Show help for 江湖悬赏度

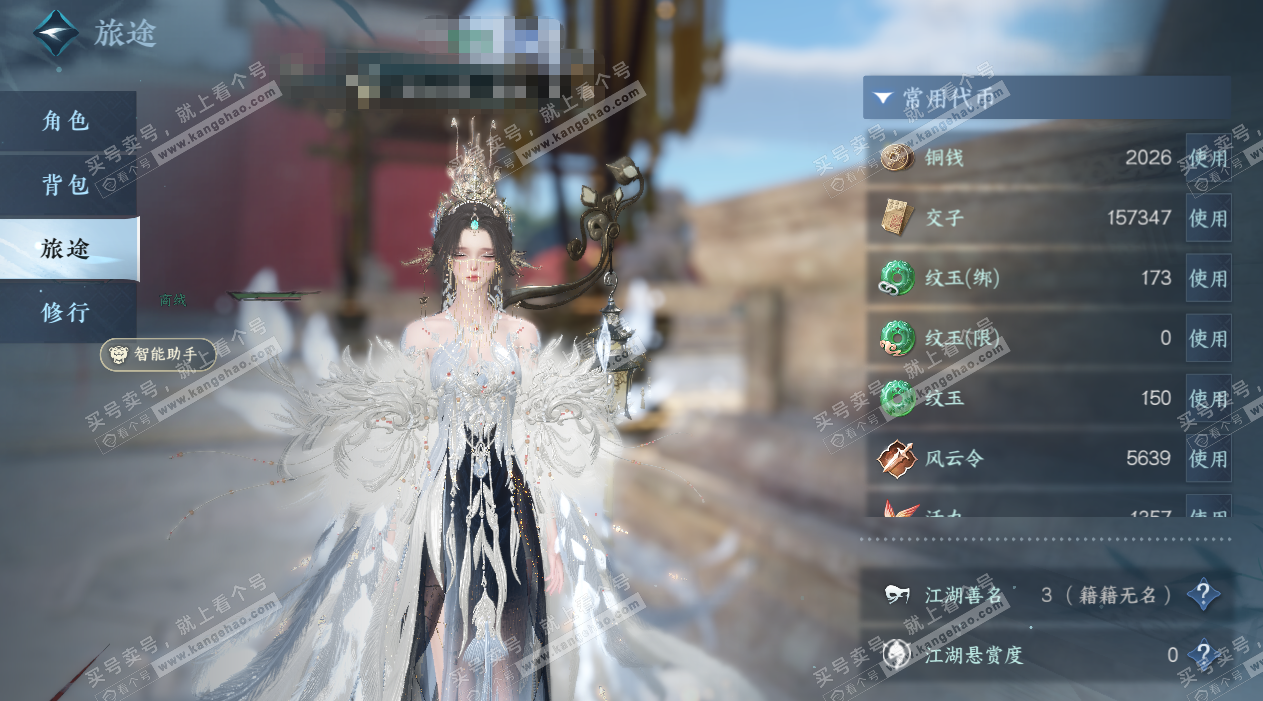coord(1203,656)
